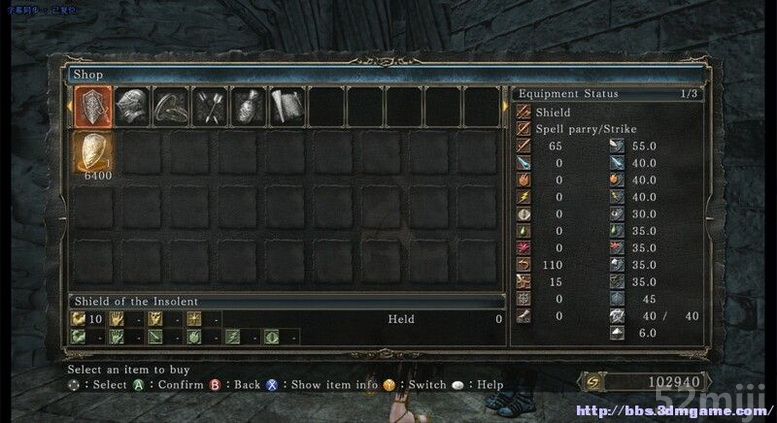The height and width of the screenshot is (423, 777).
Task: Switch to the flask consumables category tab
Action: pos(249,106)
